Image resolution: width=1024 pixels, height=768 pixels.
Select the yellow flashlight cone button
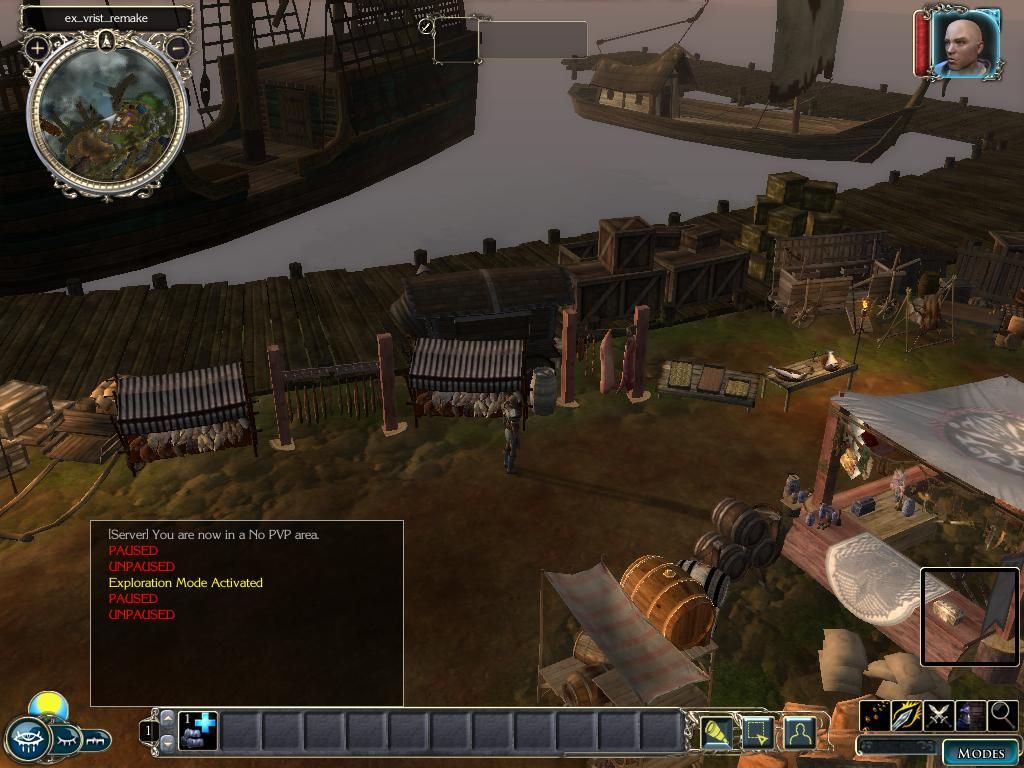click(x=716, y=733)
